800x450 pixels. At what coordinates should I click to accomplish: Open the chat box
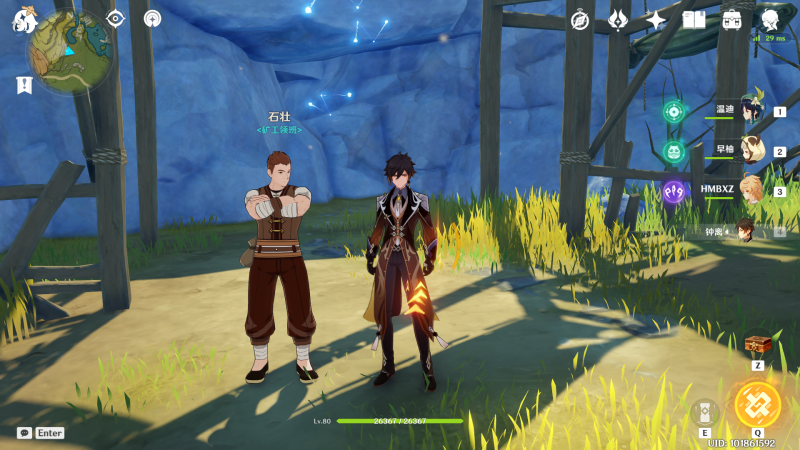click(x=24, y=433)
